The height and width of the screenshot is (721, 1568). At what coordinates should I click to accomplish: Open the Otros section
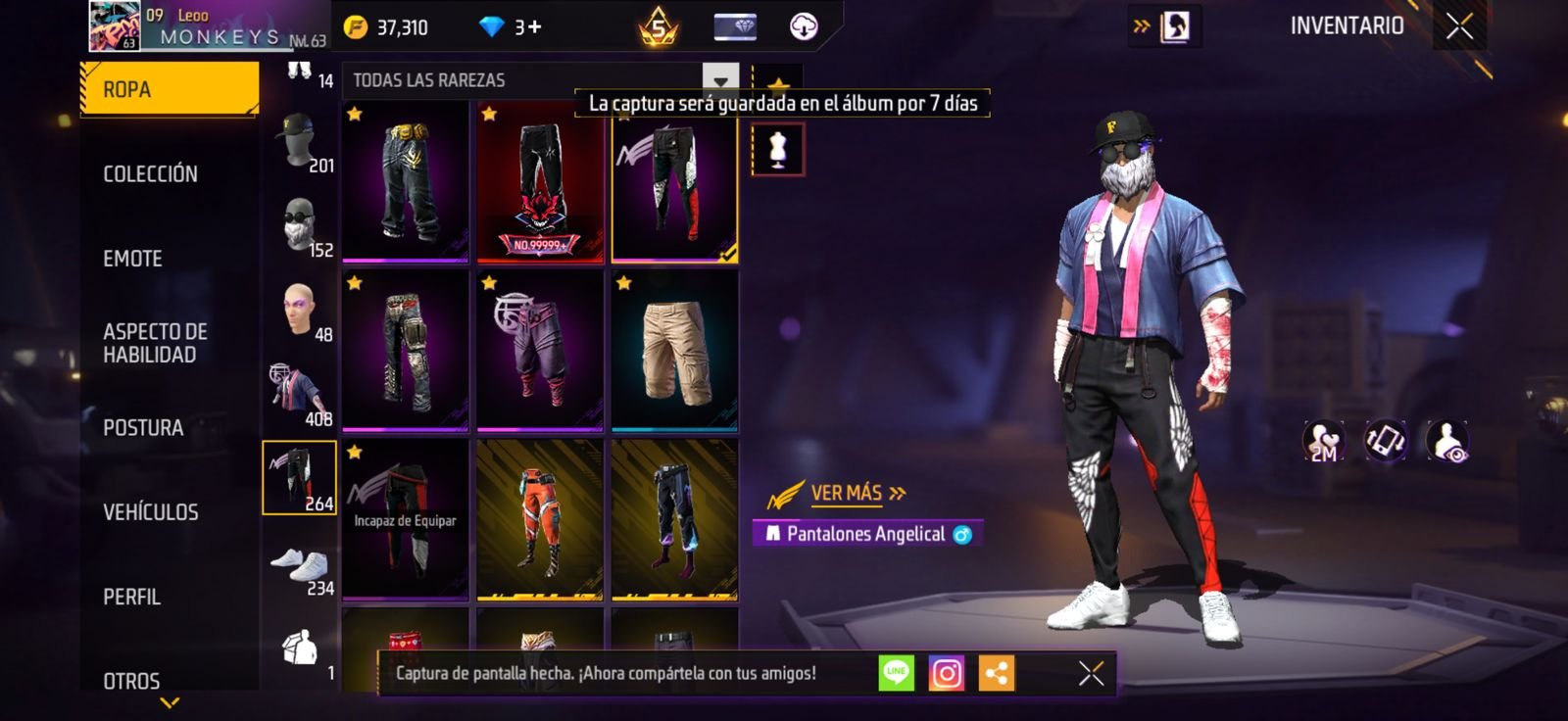click(131, 680)
